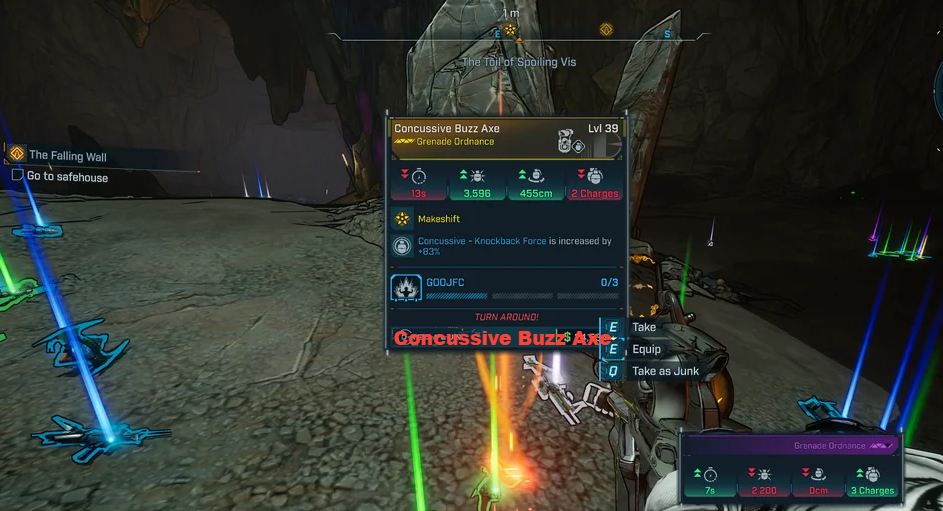This screenshot has height=511, width=943.
Task: Click the Concussive knockback perk icon
Action: tap(402, 246)
